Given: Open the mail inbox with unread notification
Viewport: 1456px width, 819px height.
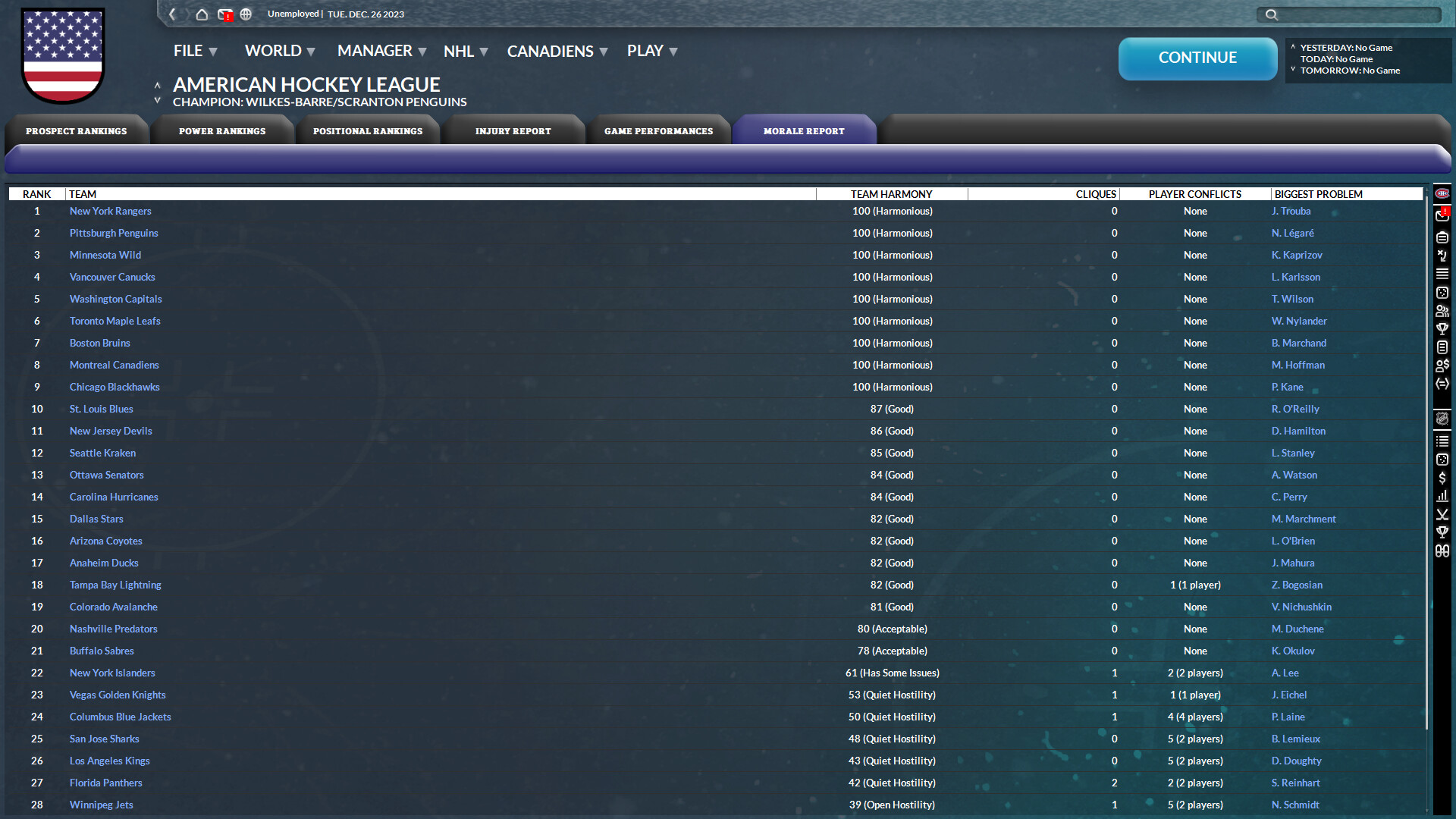Looking at the screenshot, I should tap(224, 14).
